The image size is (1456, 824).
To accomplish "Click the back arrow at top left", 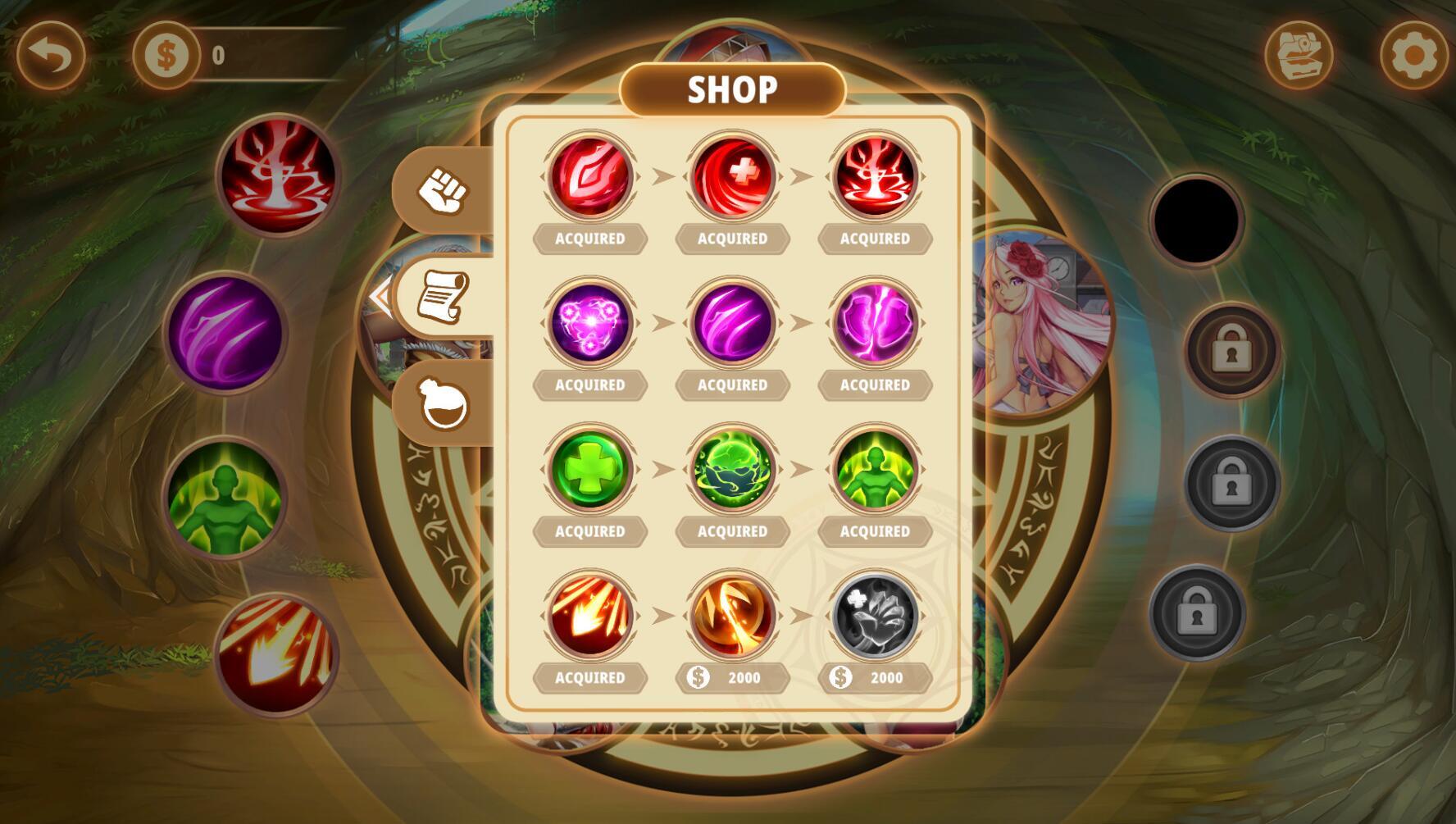I will (x=51, y=55).
